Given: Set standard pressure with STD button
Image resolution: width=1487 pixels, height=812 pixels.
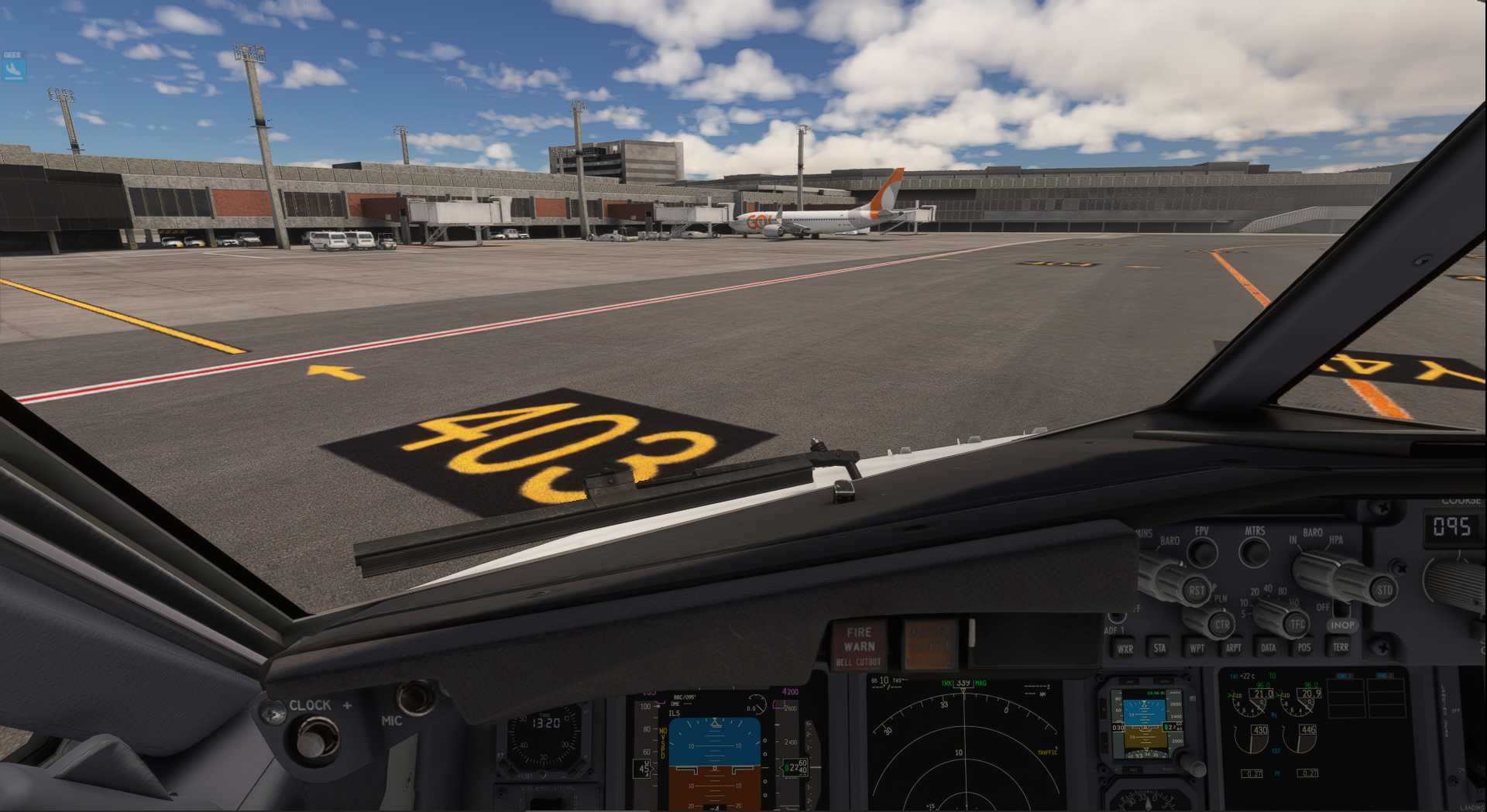Looking at the screenshot, I should pyautogui.click(x=1384, y=590).
